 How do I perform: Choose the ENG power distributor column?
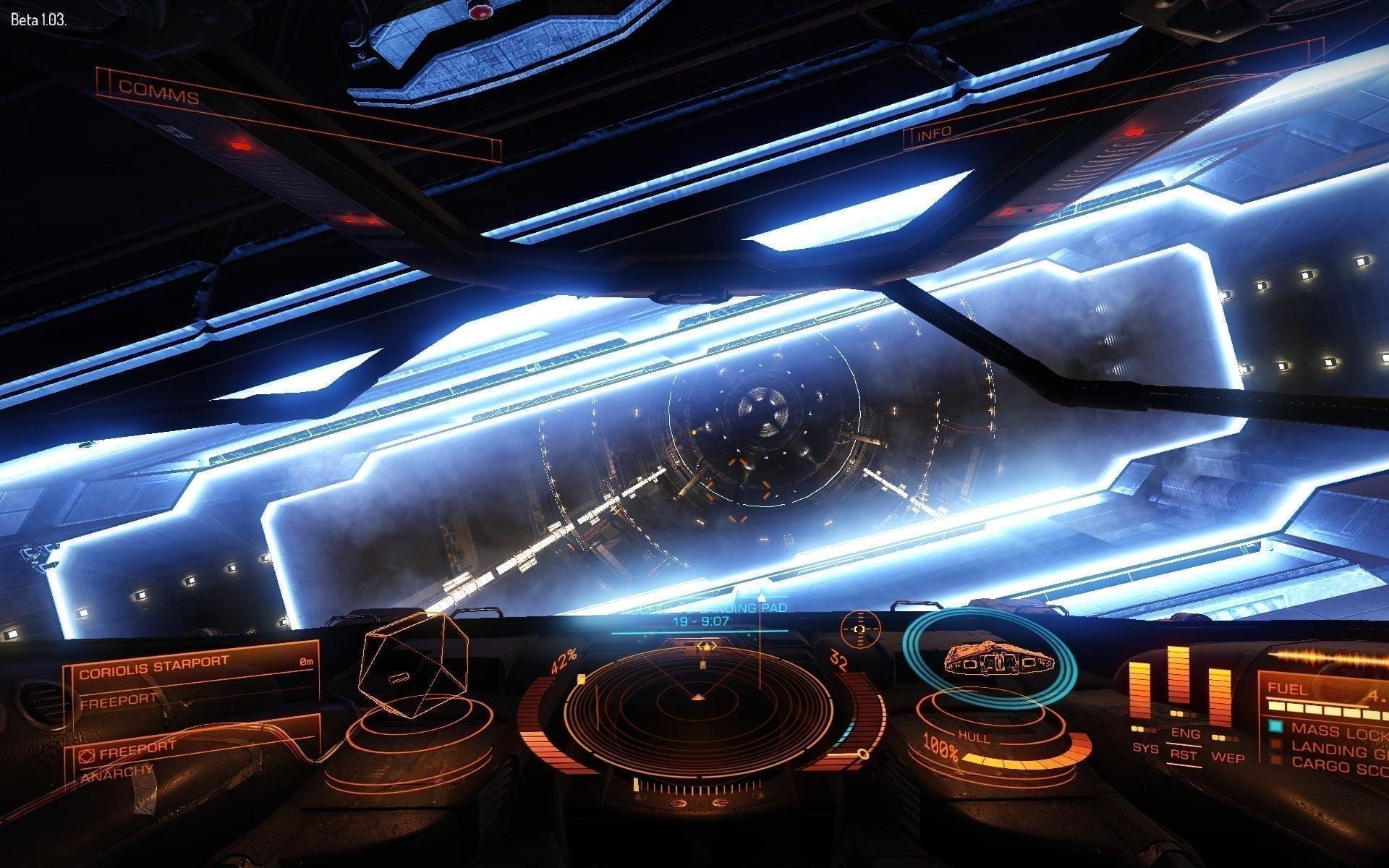point(1178,687)
